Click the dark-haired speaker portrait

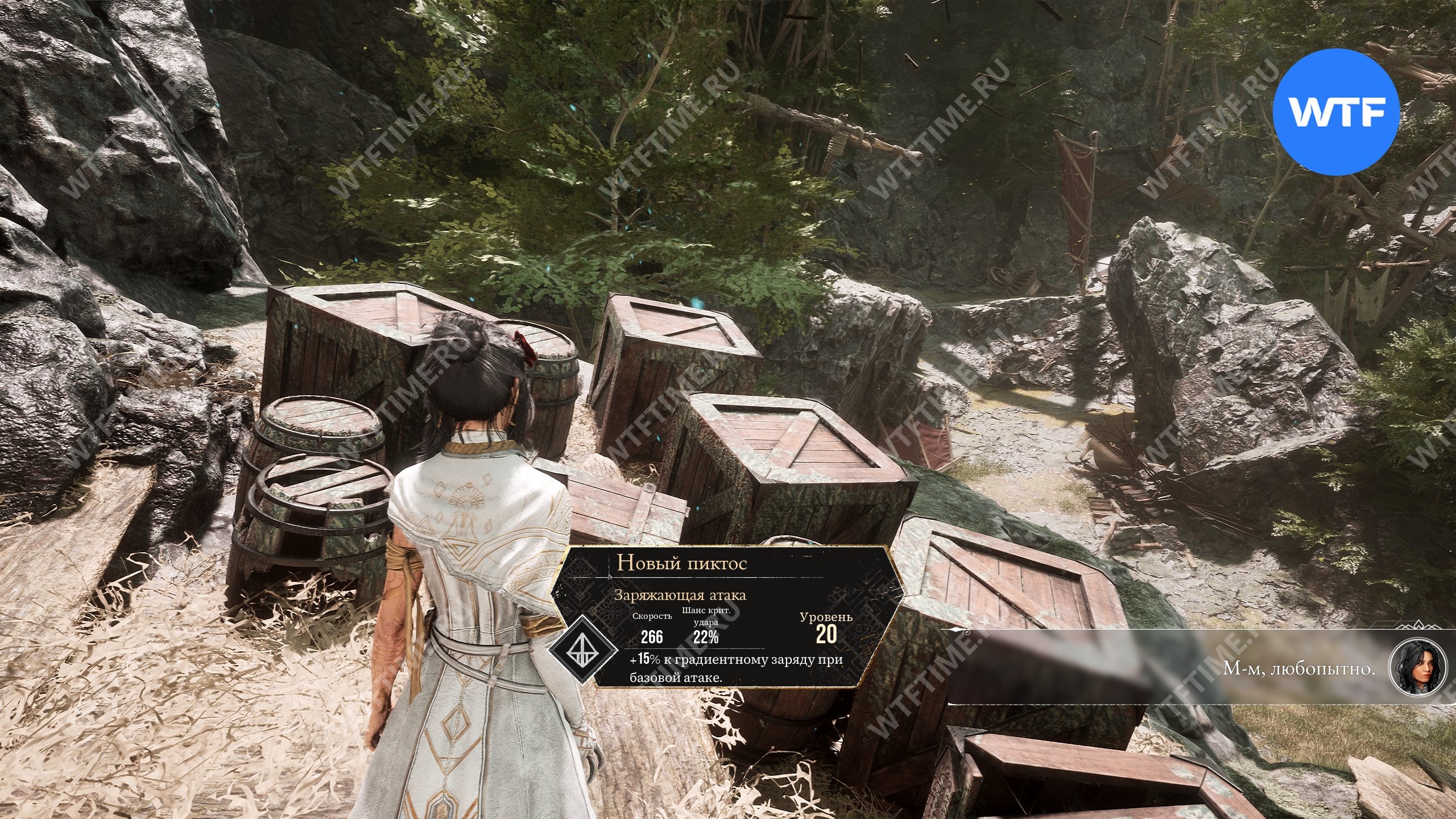point(1417,669)
